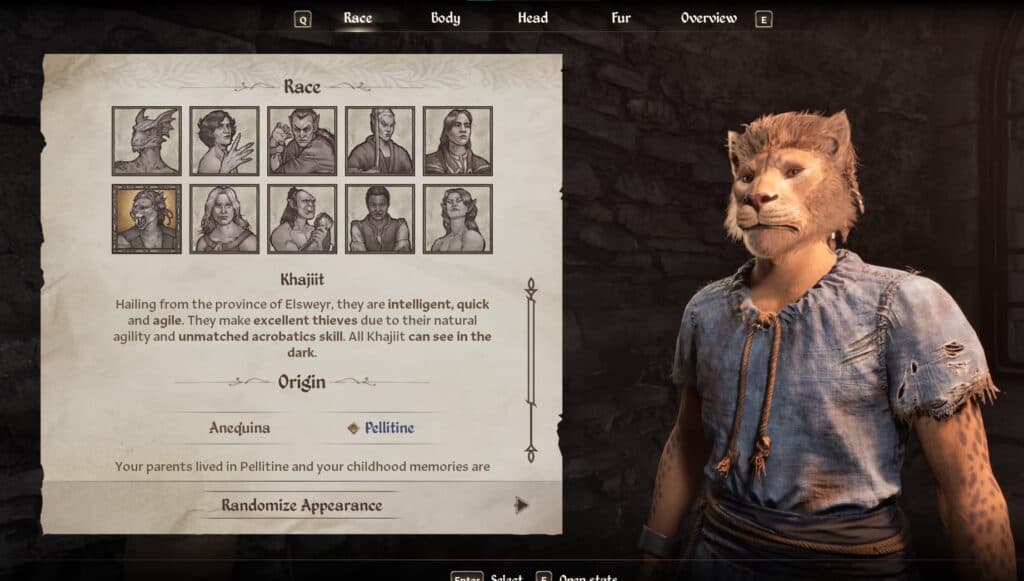Show the Overview tab
This screenshot has width=1024, height=581.
708,18
